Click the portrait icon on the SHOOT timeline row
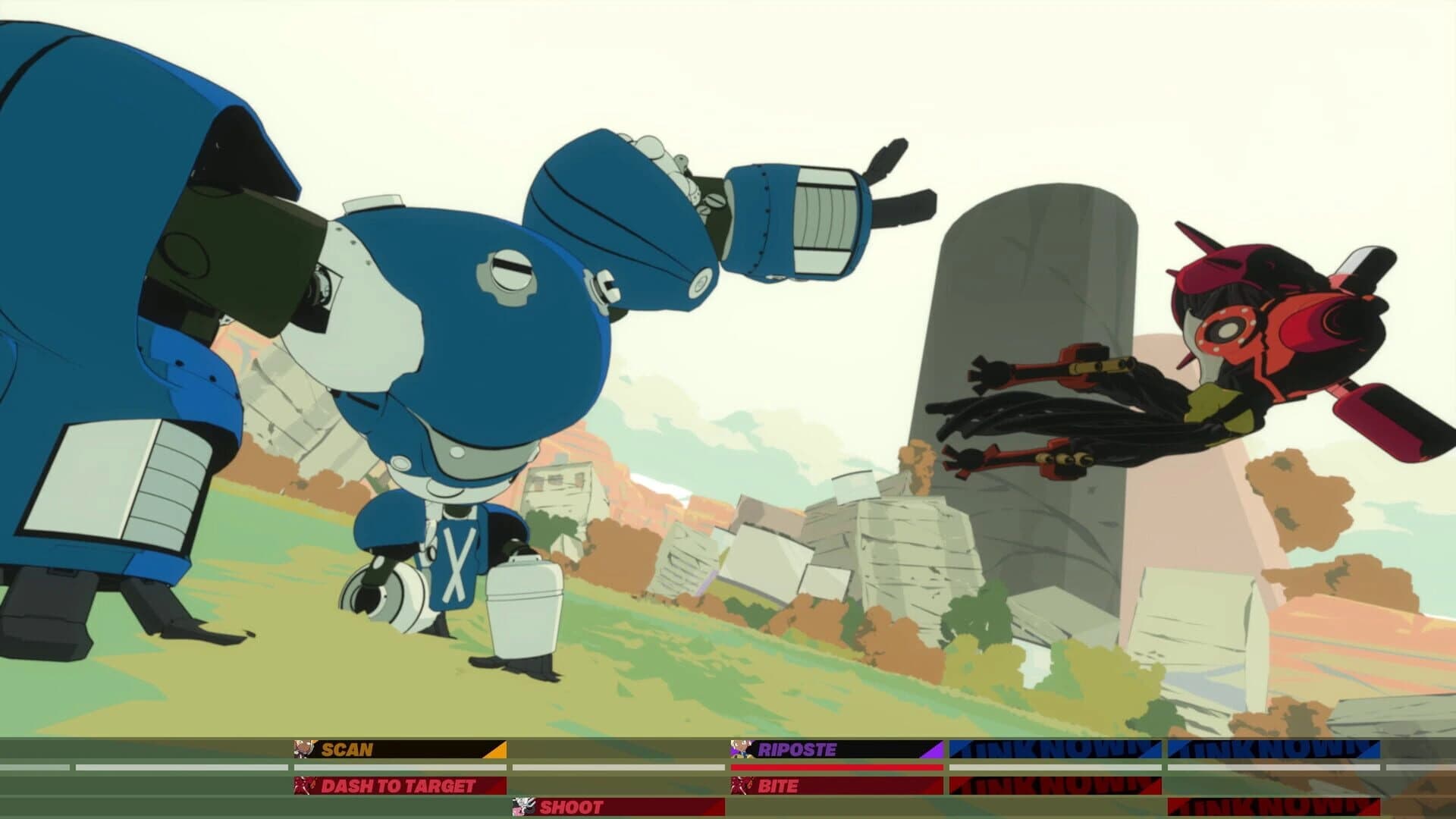The width and height of the screenshot is (1456, 819). [523, 808]
